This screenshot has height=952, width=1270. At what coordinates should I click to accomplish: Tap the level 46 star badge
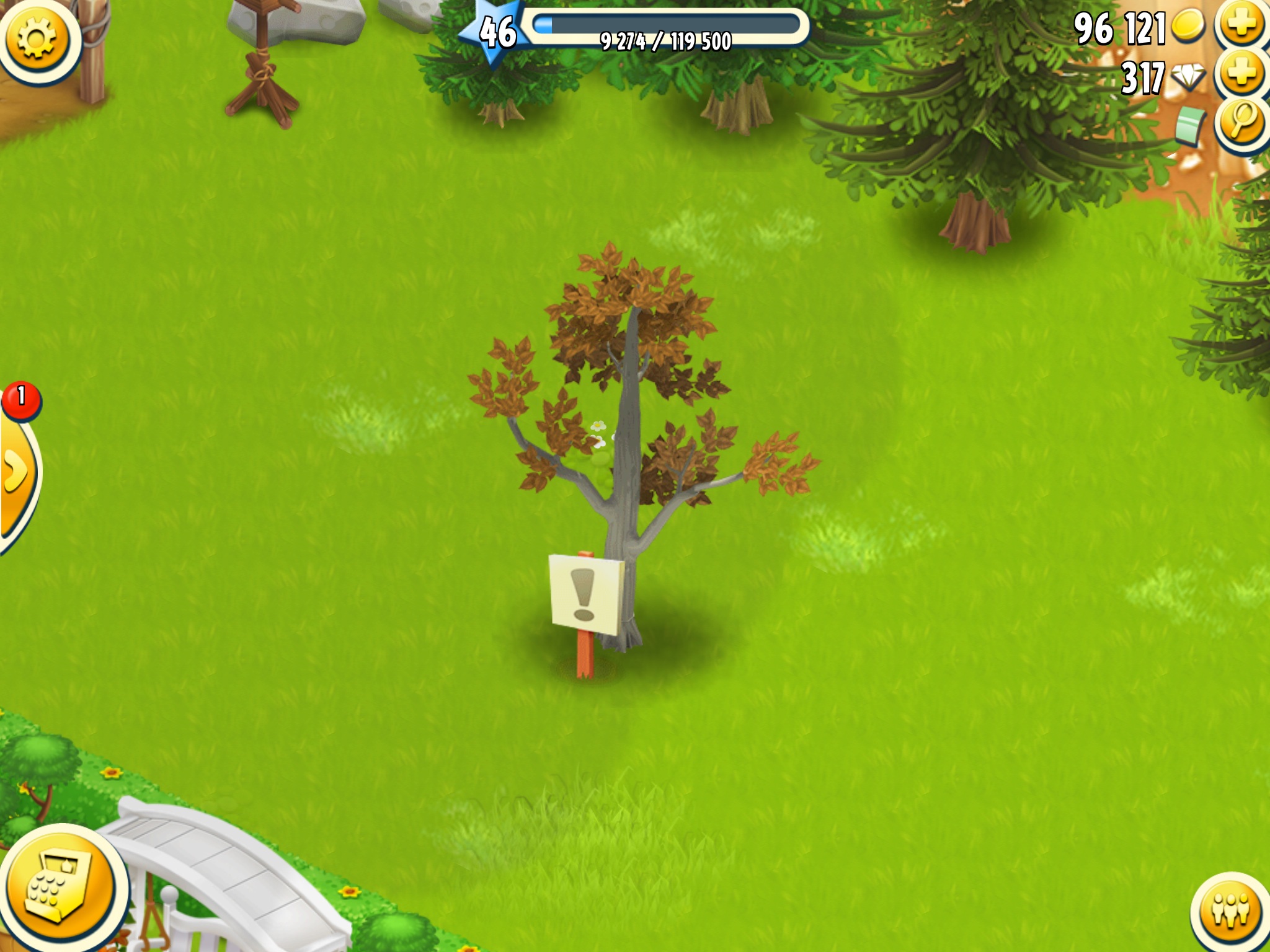click(497, 32)
